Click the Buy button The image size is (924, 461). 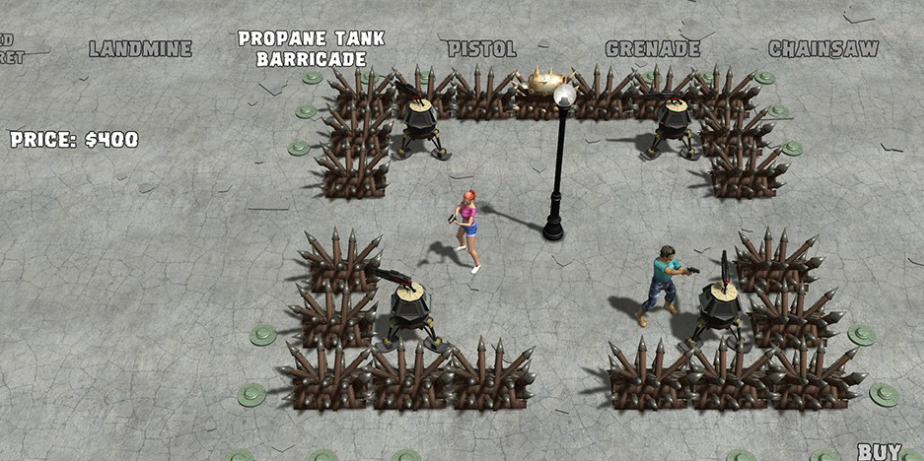[x=879, y=451]
